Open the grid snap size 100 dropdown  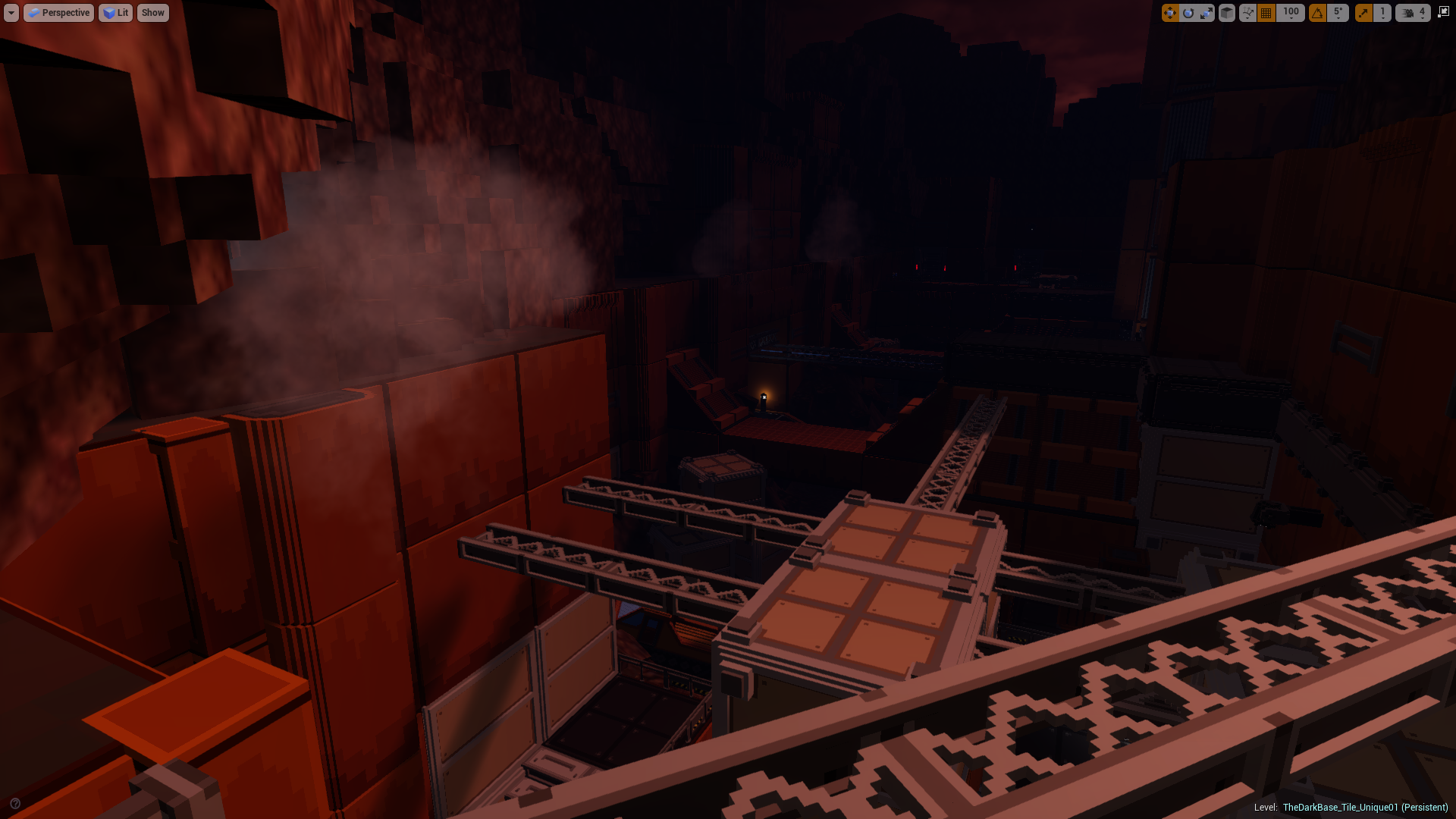click(1291, 12)
